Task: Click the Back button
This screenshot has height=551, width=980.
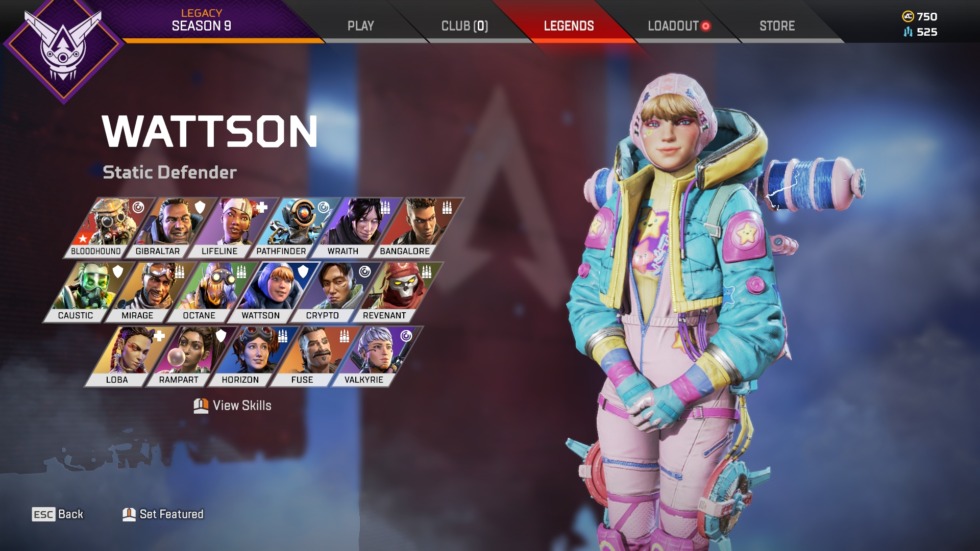Action: coord(58,514)
